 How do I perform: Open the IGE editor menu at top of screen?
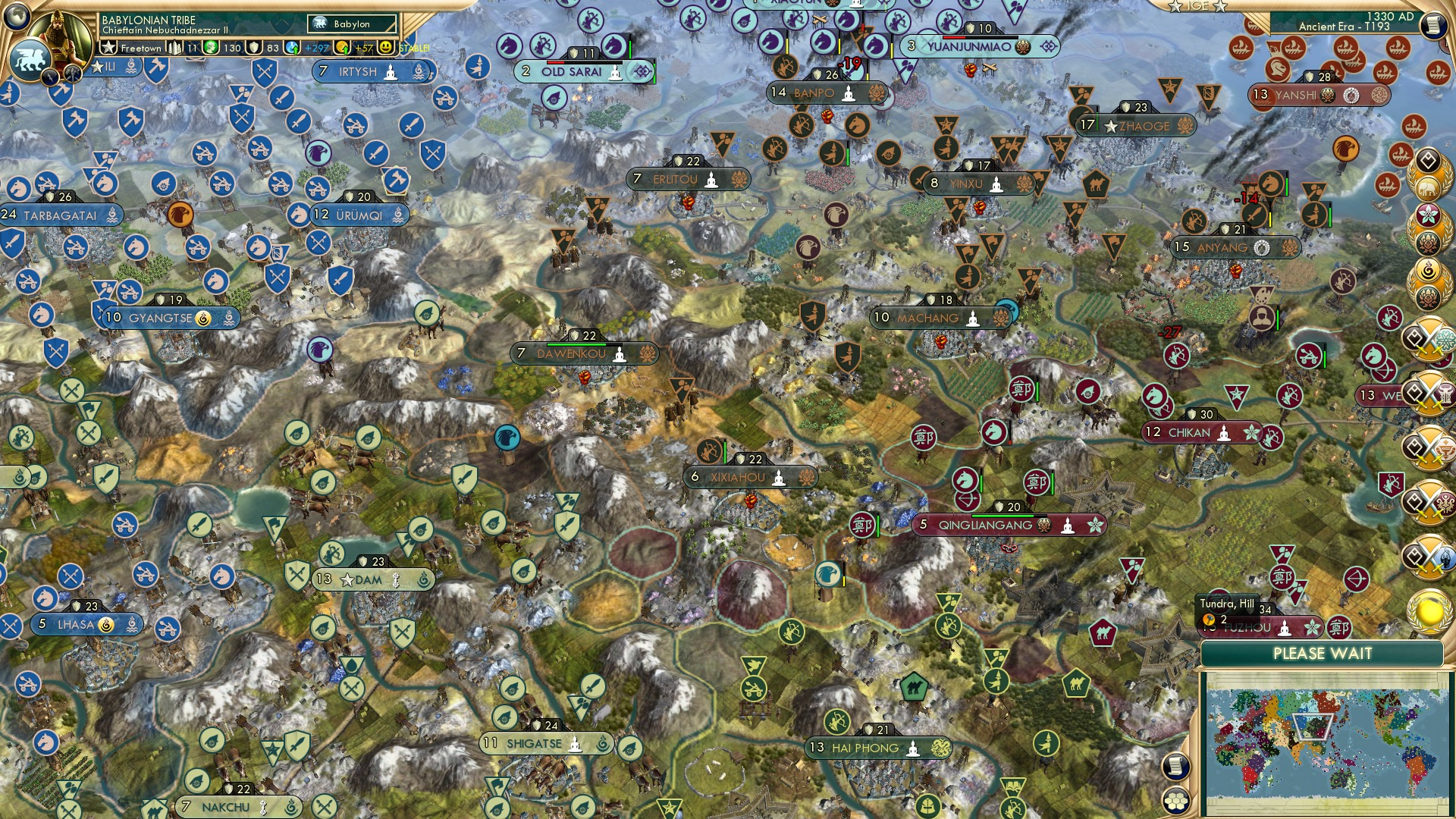[1198, 6]
